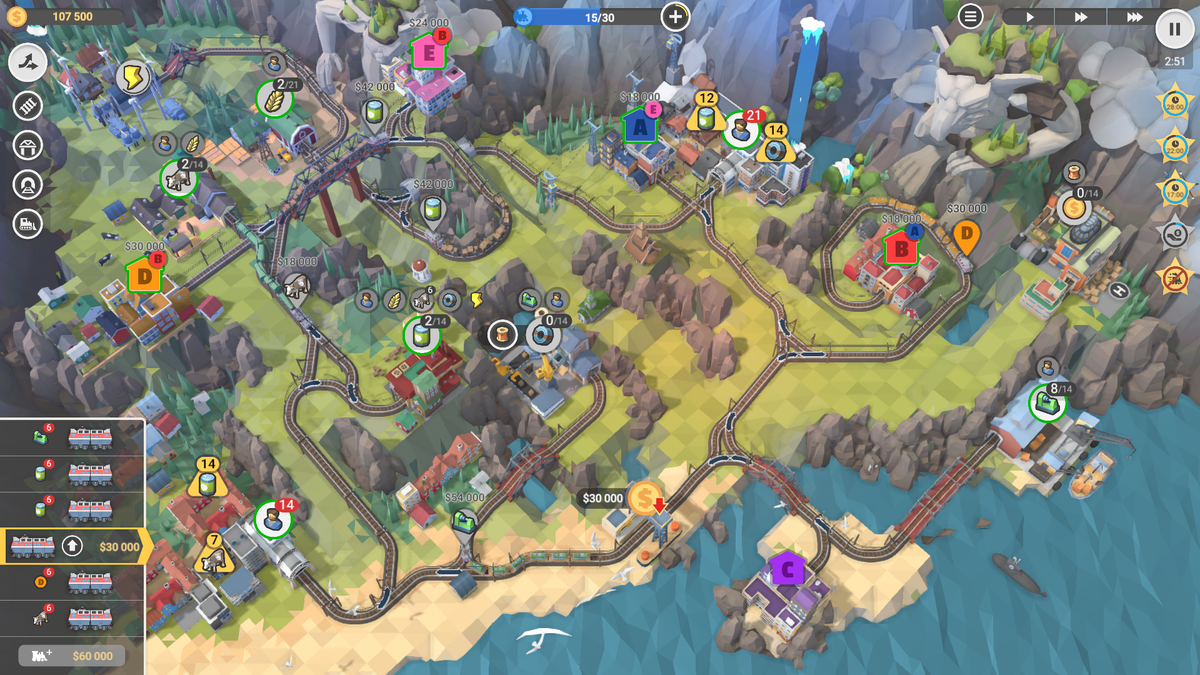
Task: Pick the tunnel building tool
Action: pyautogui.click(x=28, y=185)
